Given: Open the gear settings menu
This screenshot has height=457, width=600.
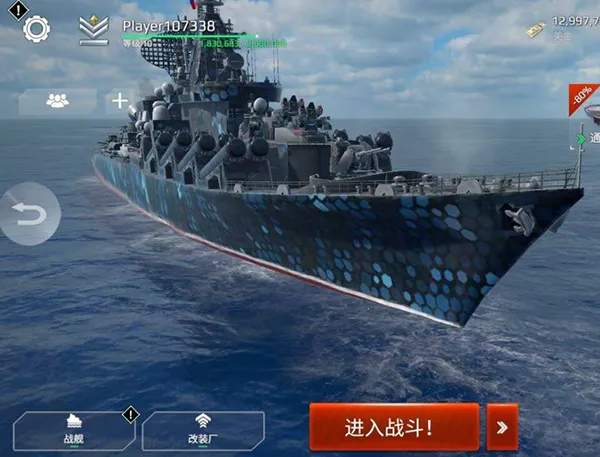Looking at the screenshot, I should coord(37,28).
